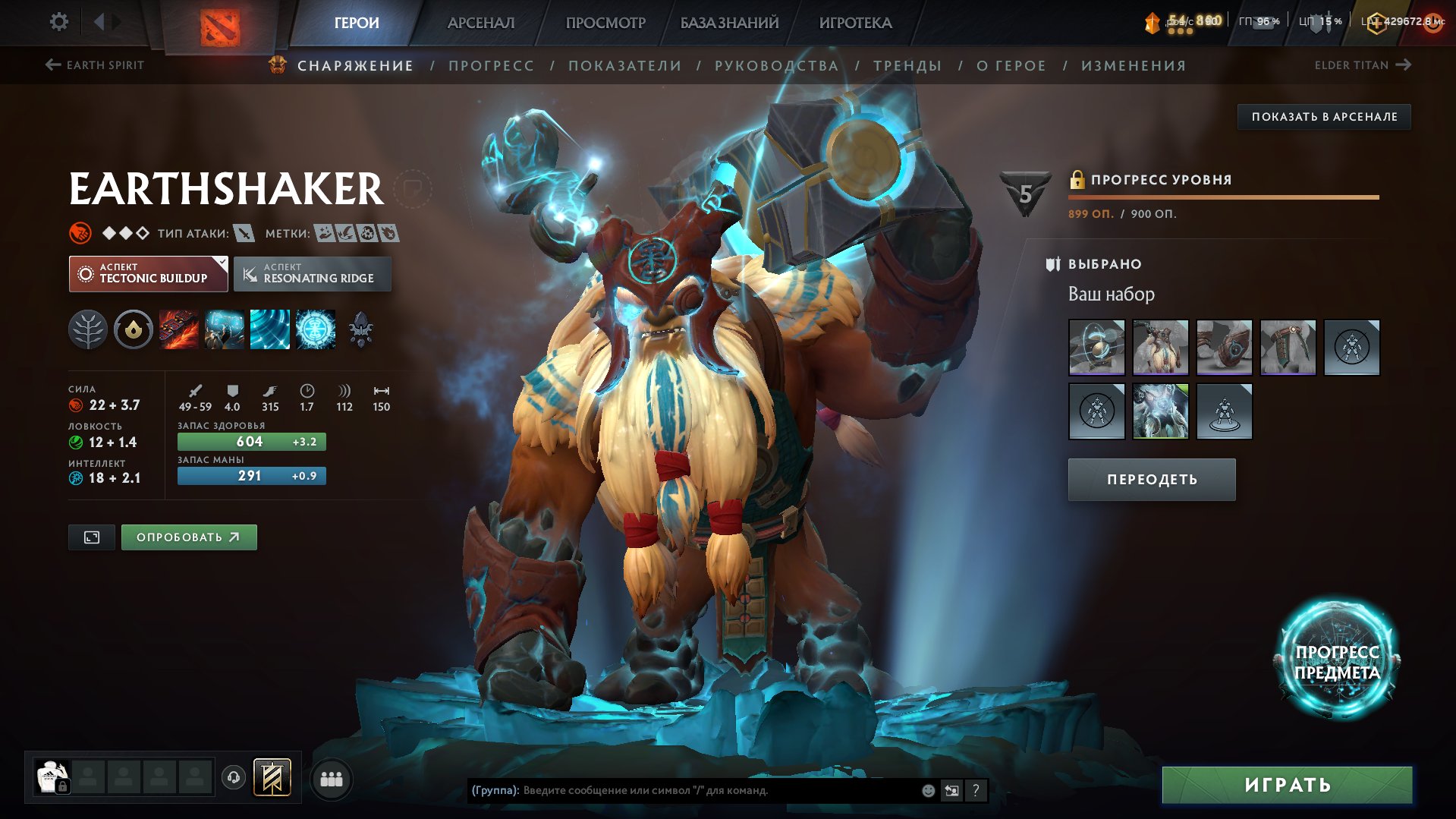
Task: Open the friends list icon near chat
Action: tap(332, 778)
